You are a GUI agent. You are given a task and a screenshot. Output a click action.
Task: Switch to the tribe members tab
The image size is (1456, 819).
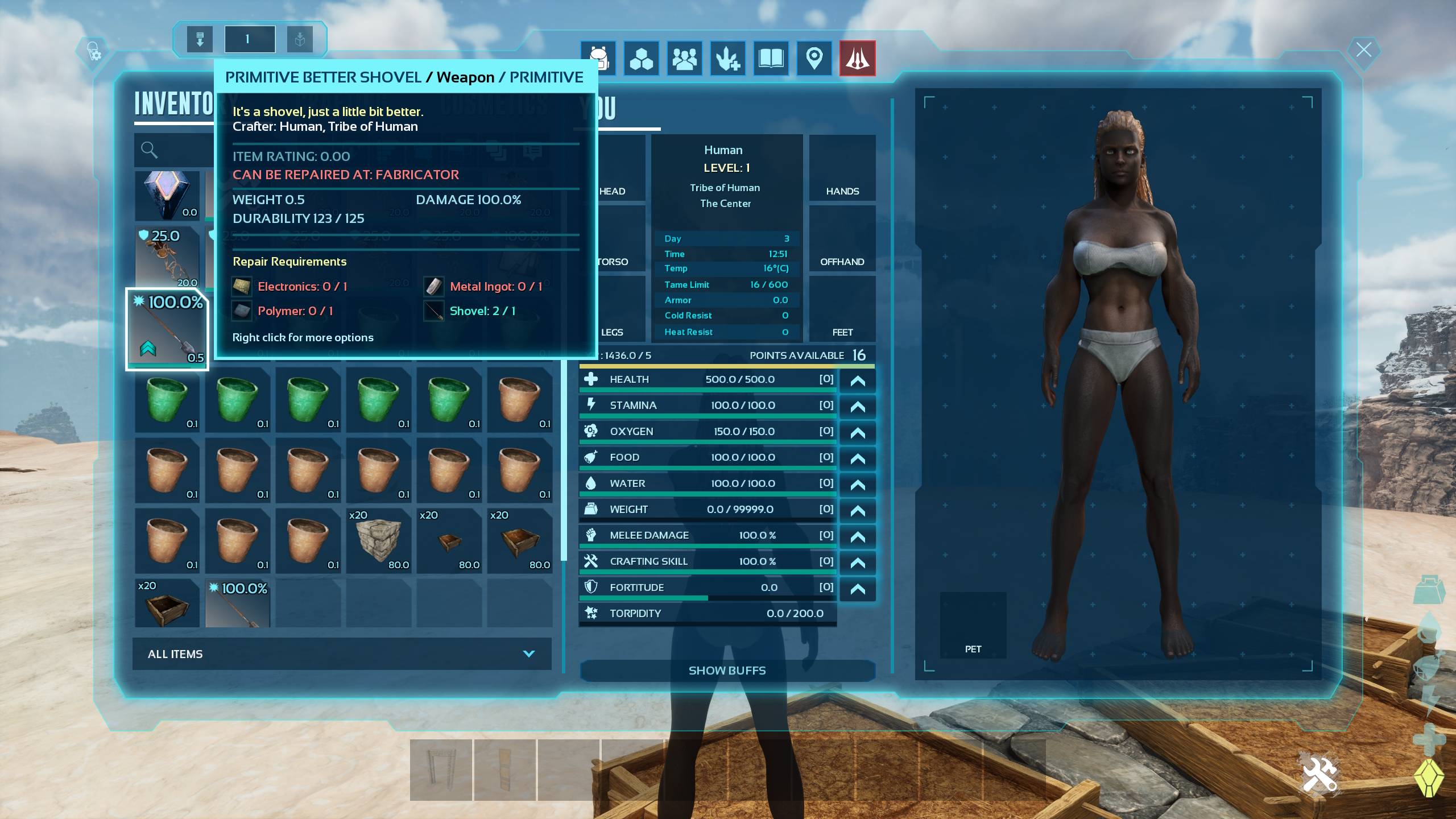click(x=684, y=58)
